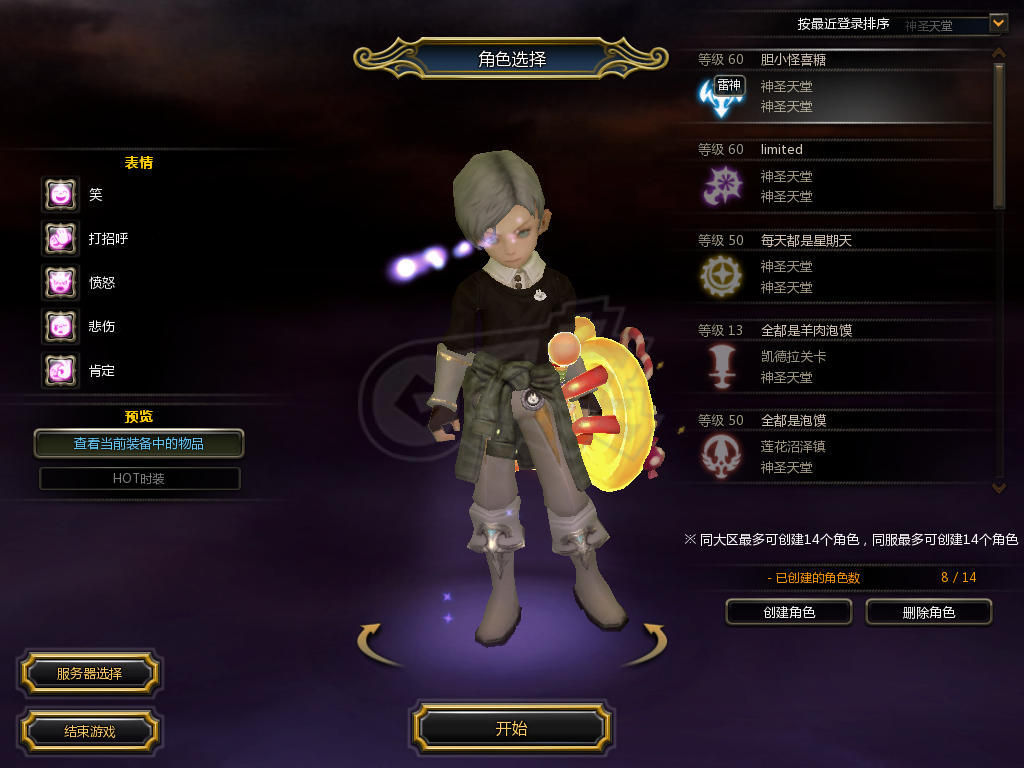1024x768 pixels.
Task: Show the 愤怒 angry emote
Action: tap(60, 283)
